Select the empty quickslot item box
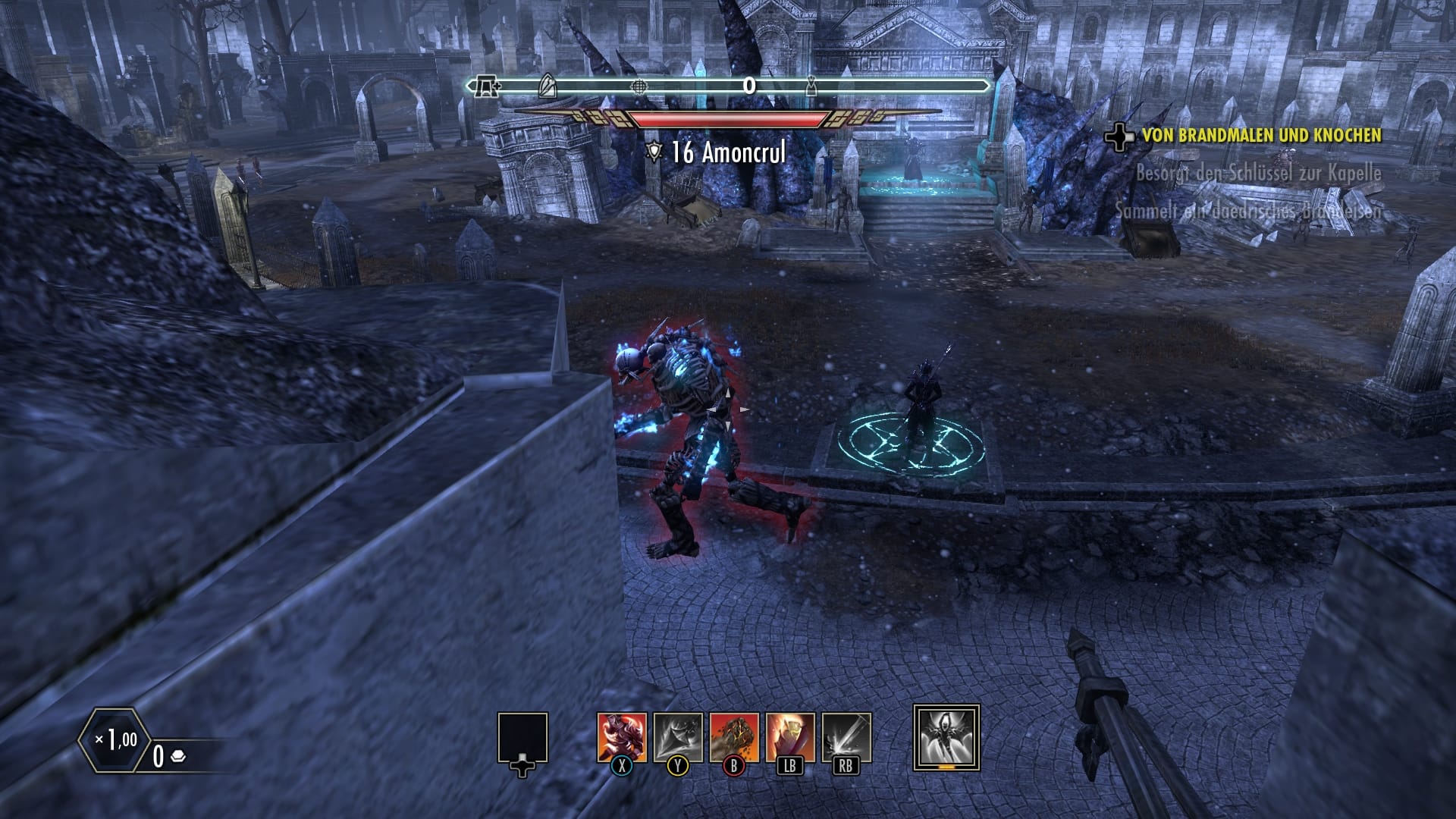 522,738
